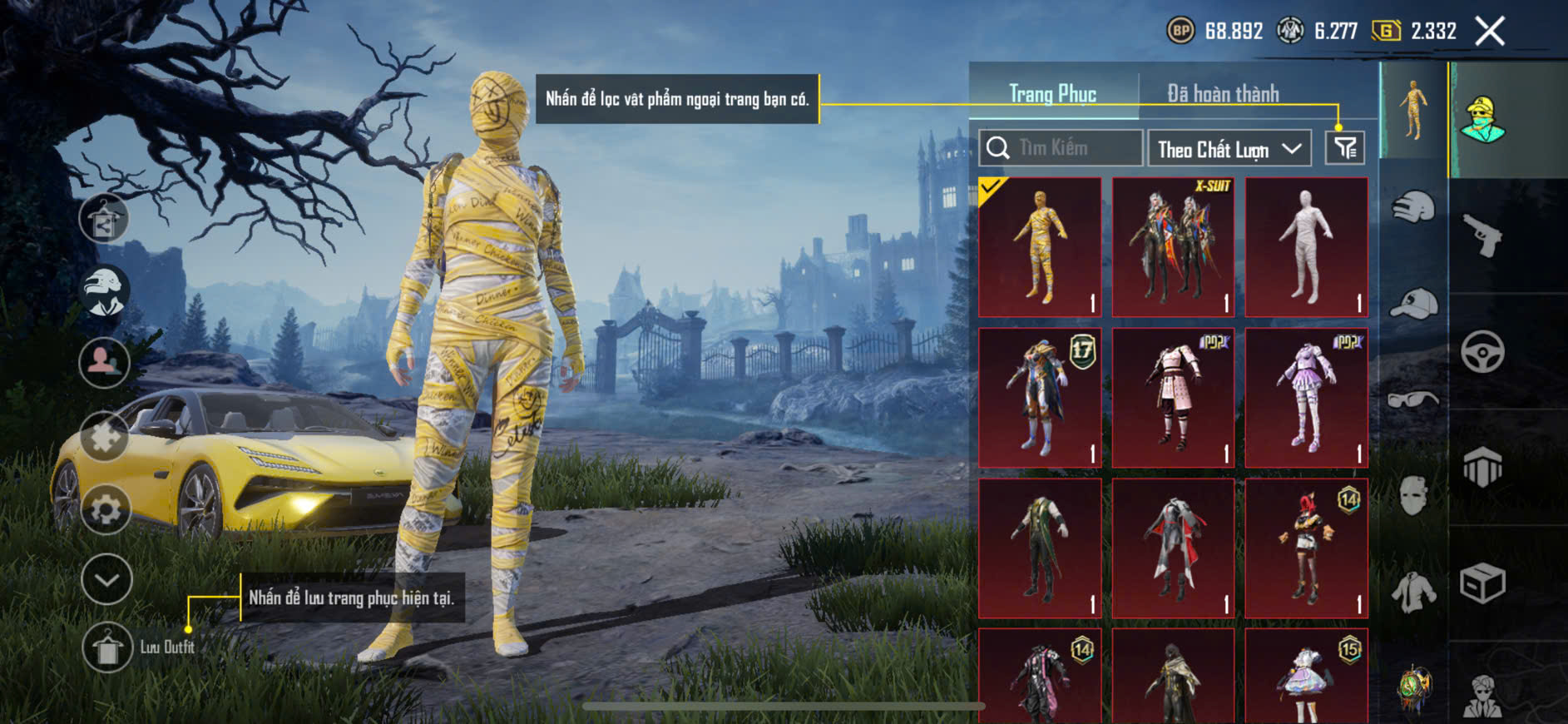Screen dimensions: 1568x724
Task: Open the gear settings icon on left
Action: 106,508
